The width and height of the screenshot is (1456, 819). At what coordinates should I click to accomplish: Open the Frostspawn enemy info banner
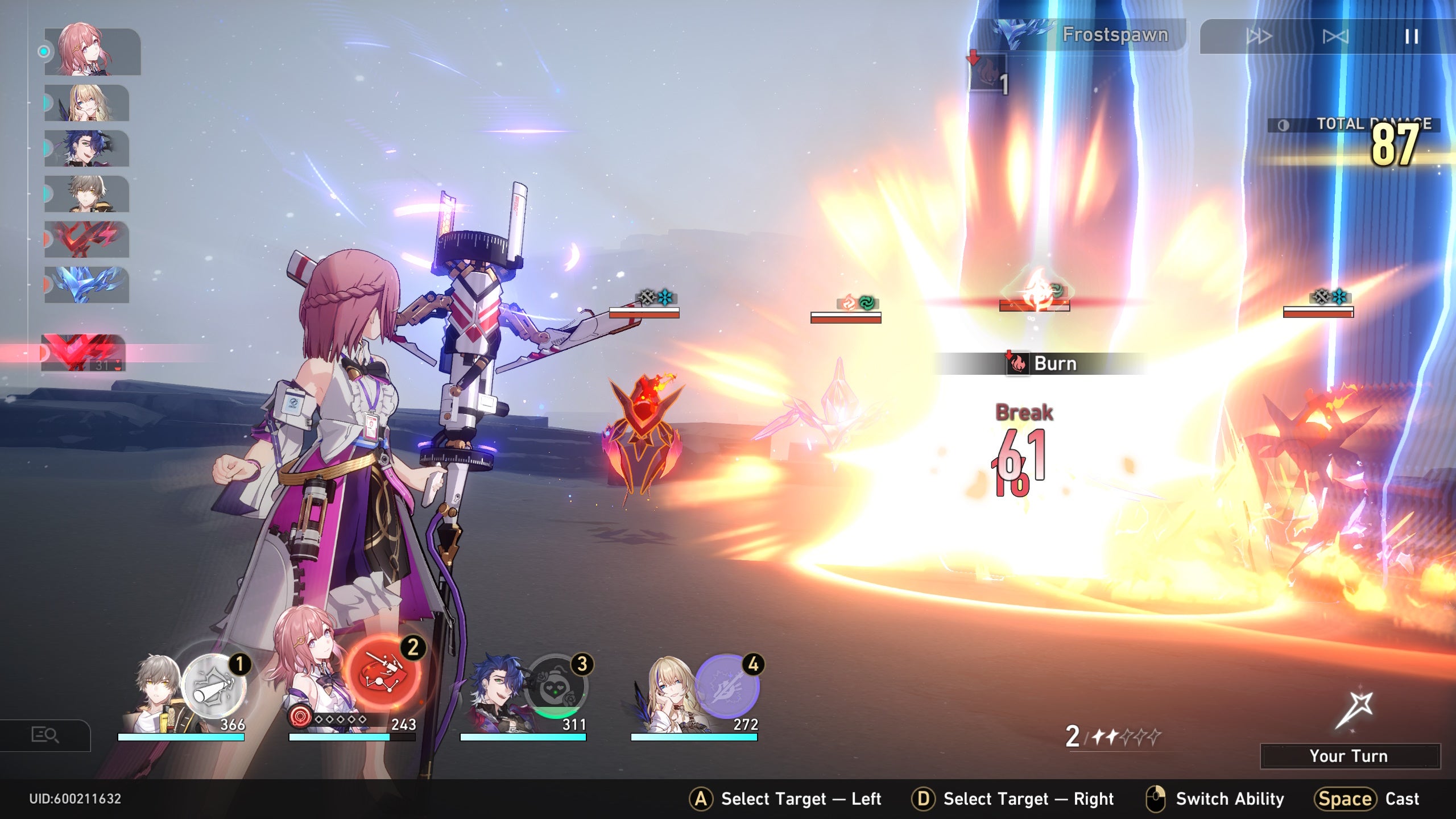pos(1081,35)
